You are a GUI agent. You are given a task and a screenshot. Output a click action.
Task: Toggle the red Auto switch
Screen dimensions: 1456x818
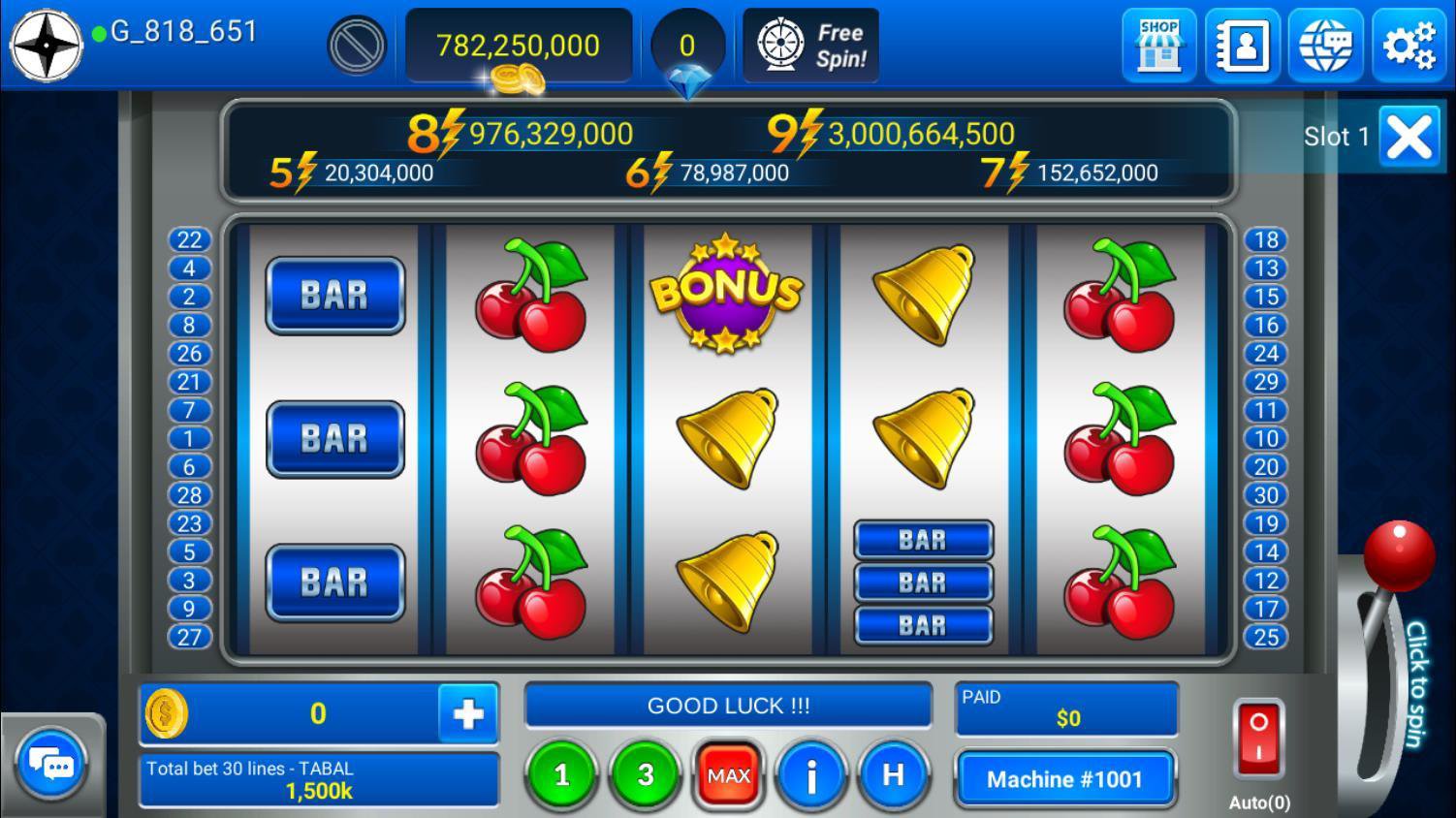(x=1258, y=738)
